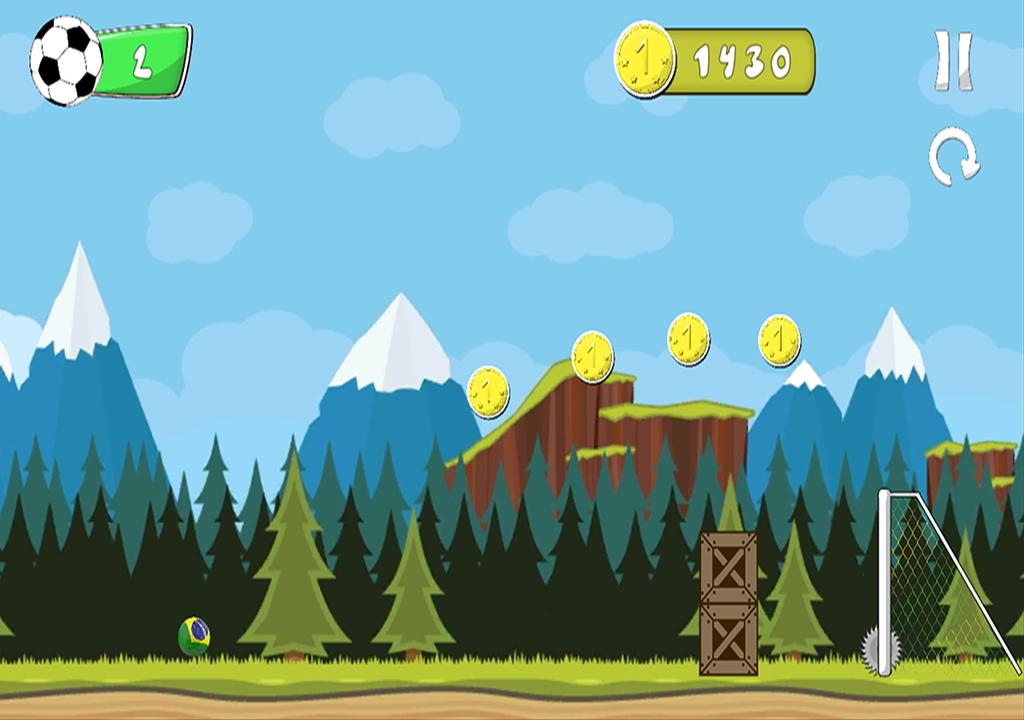
Task: Pause the game
Action: (953, 61)
